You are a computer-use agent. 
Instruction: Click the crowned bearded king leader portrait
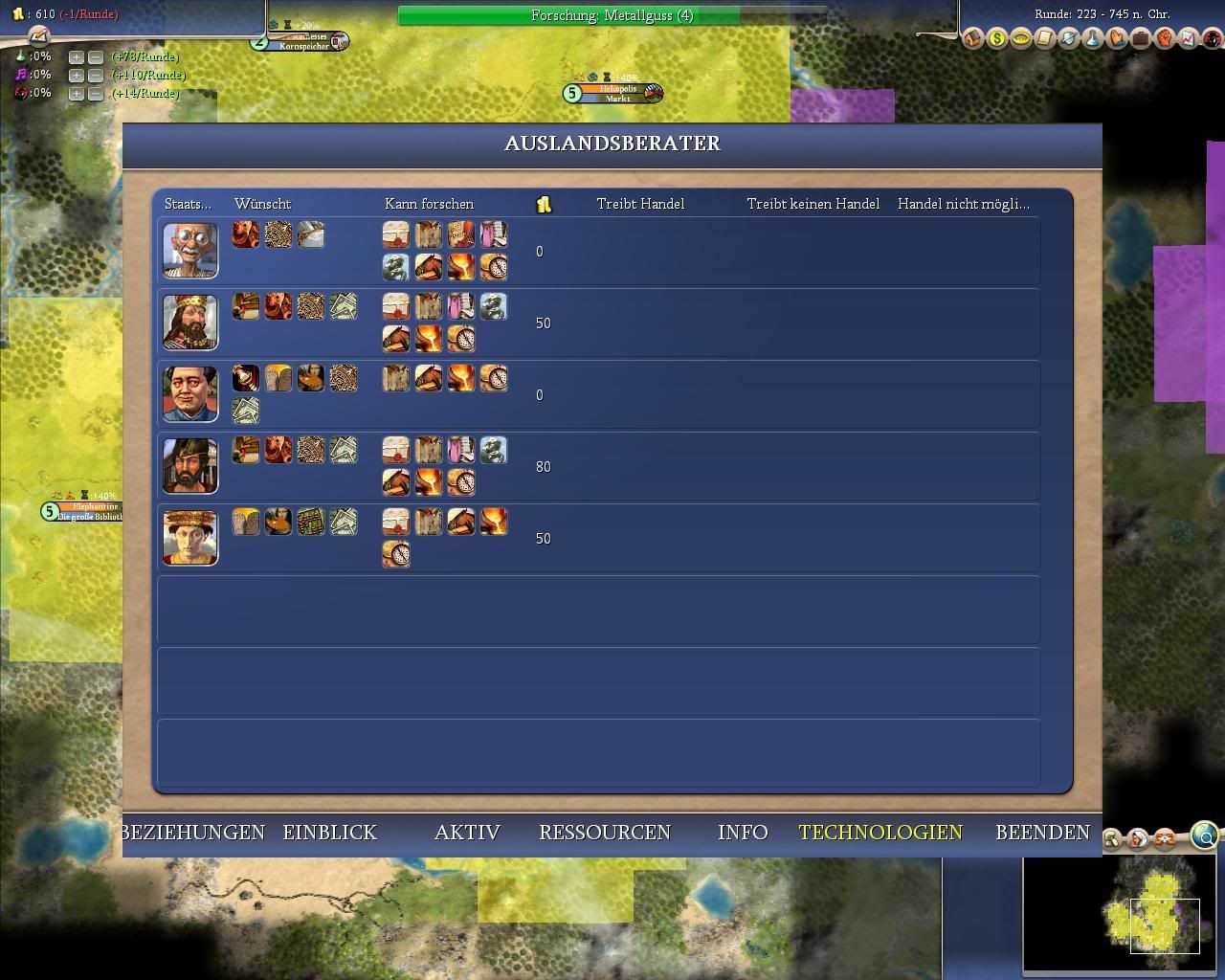coord(190,323)
